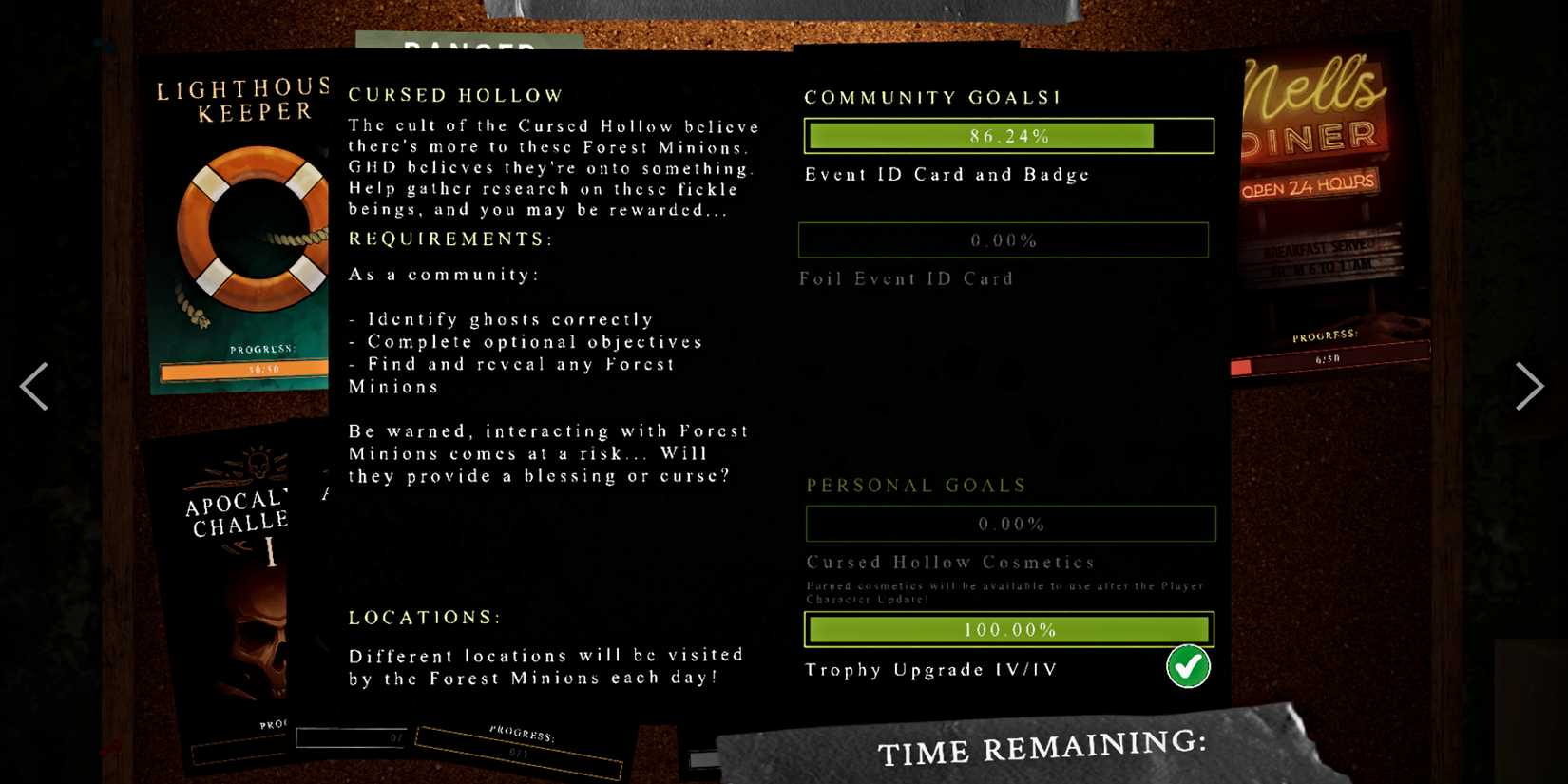Click the green checkmark next to Trophy Upgrade
1568x784 pixels.
(1188, 668)
